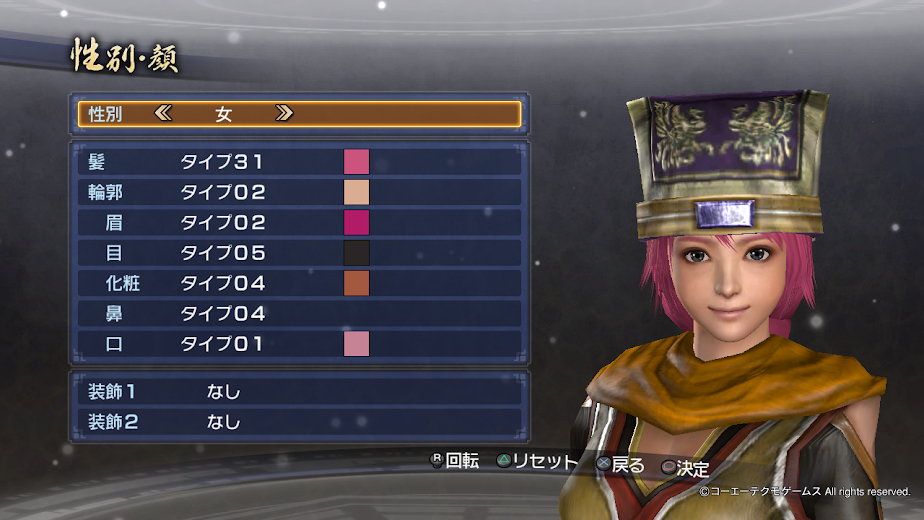Click the right arrow beside 女
Image resolution: width=924 pixels, height=520 pixels.
point(284,114)
